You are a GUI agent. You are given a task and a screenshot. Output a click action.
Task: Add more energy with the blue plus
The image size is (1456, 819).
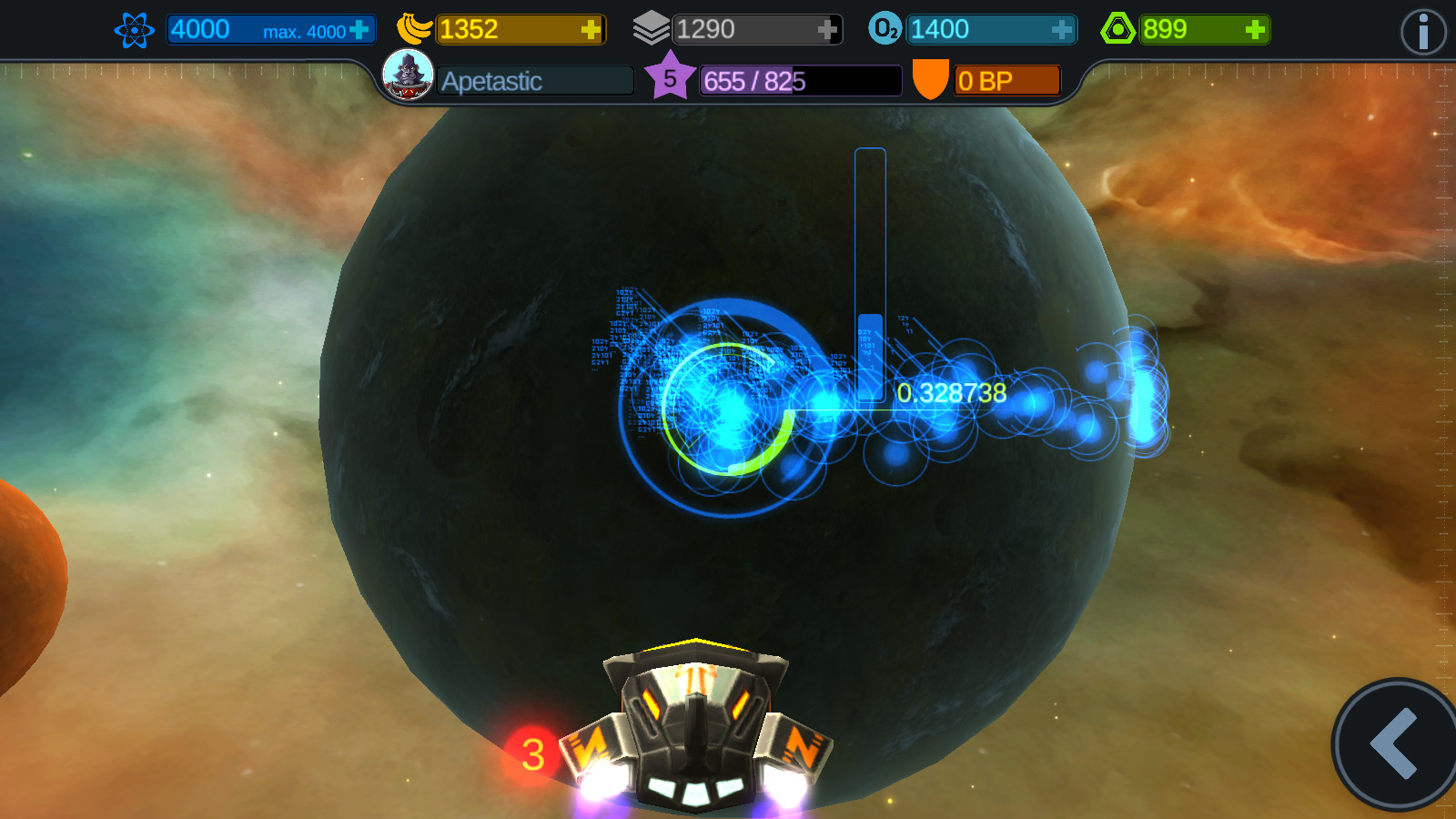click(x=359, y=30)
